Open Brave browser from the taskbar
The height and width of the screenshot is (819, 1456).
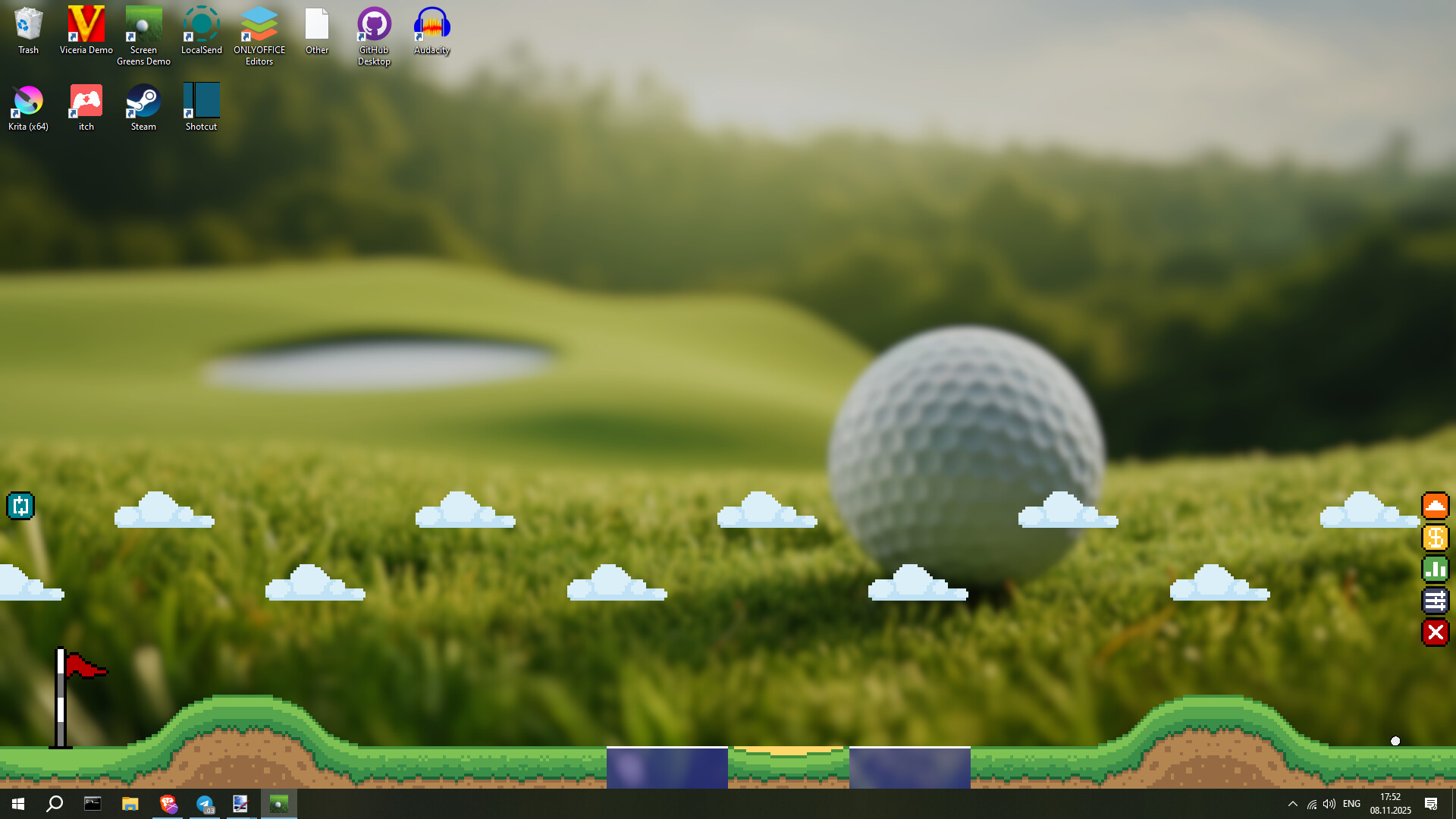click(168, 805)
